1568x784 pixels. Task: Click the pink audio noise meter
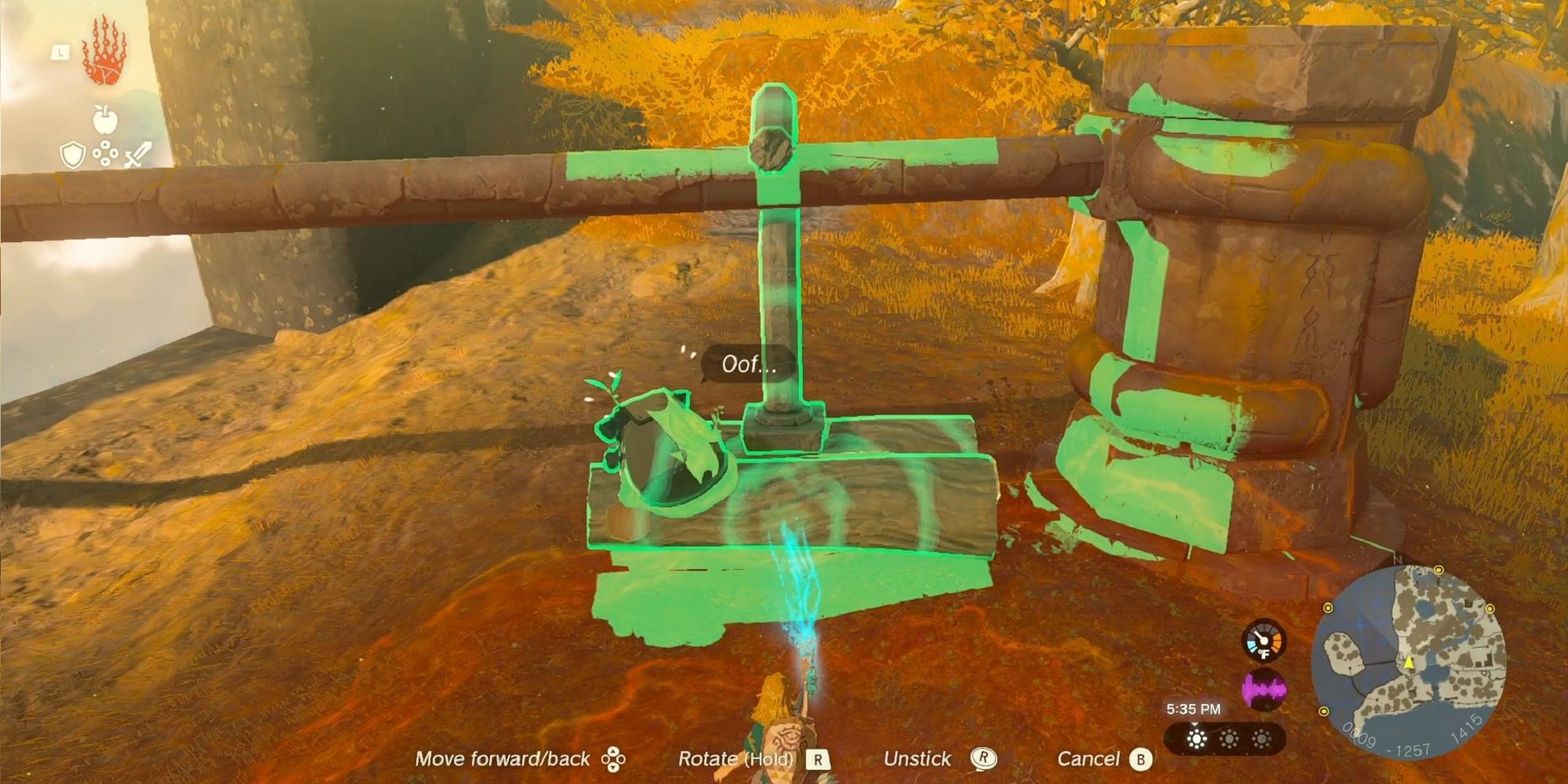(1264, 688)
